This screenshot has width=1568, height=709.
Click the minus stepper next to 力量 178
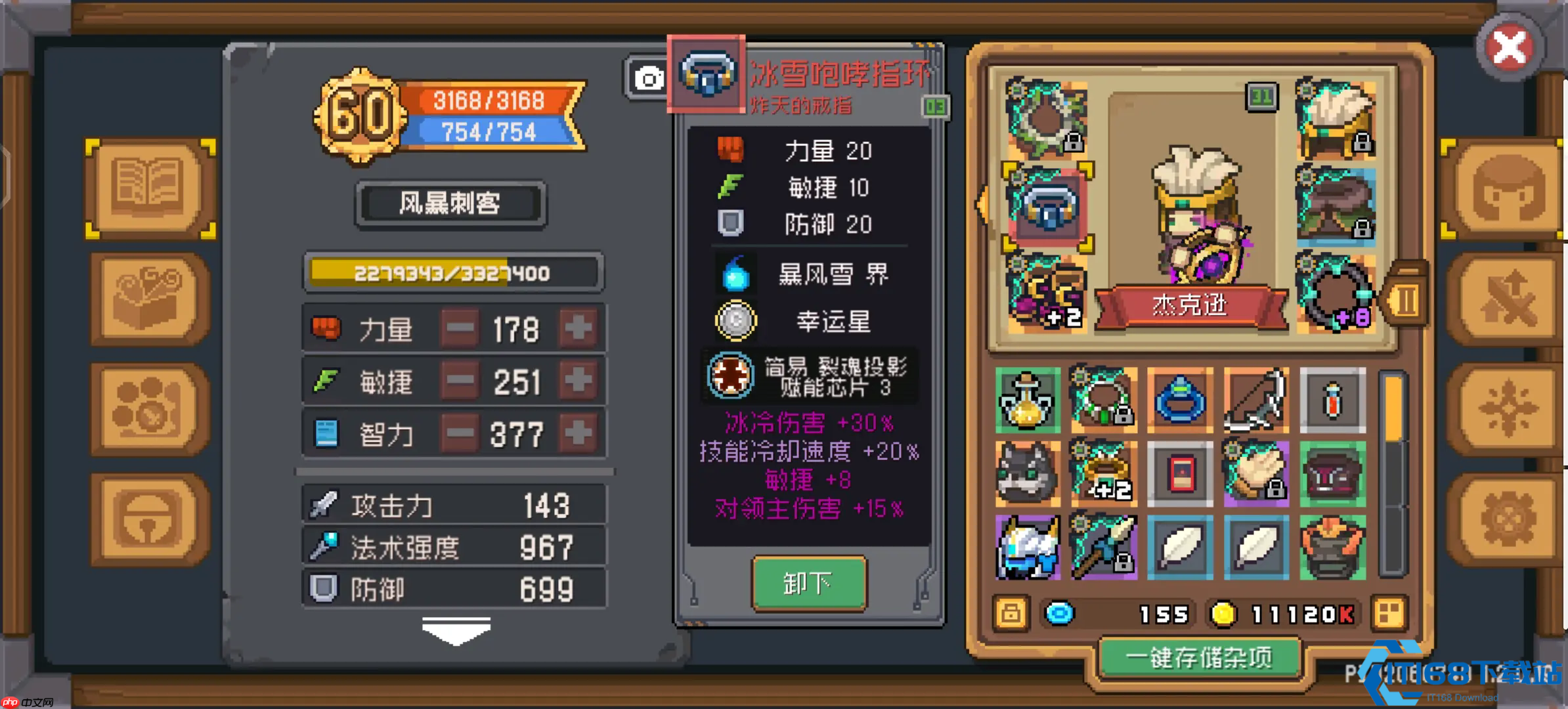(x=460, y=328)
